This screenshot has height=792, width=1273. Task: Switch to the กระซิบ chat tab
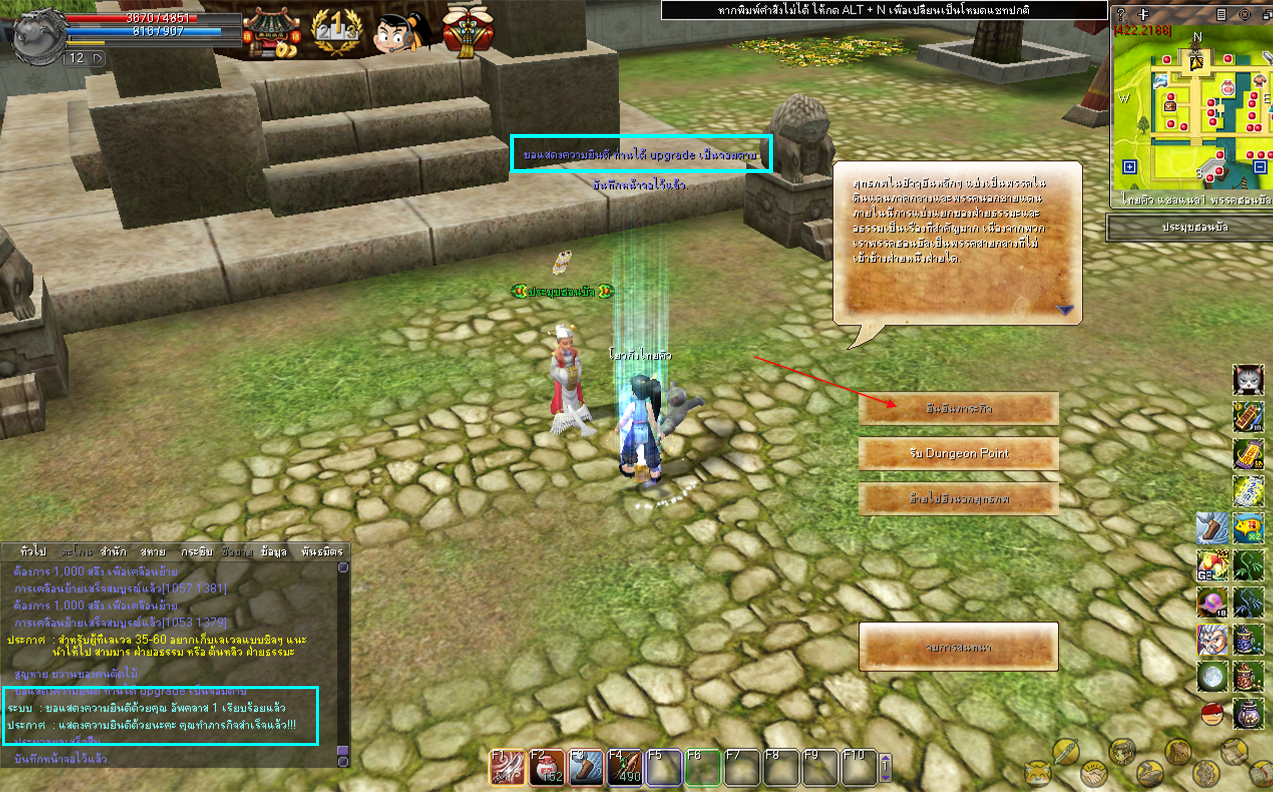tap(196, 551)
